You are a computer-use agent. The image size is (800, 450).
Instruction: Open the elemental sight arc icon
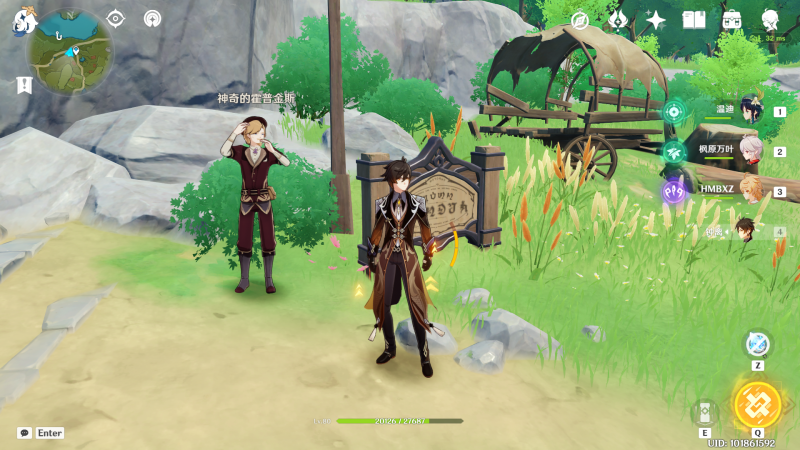coord(152,18)
